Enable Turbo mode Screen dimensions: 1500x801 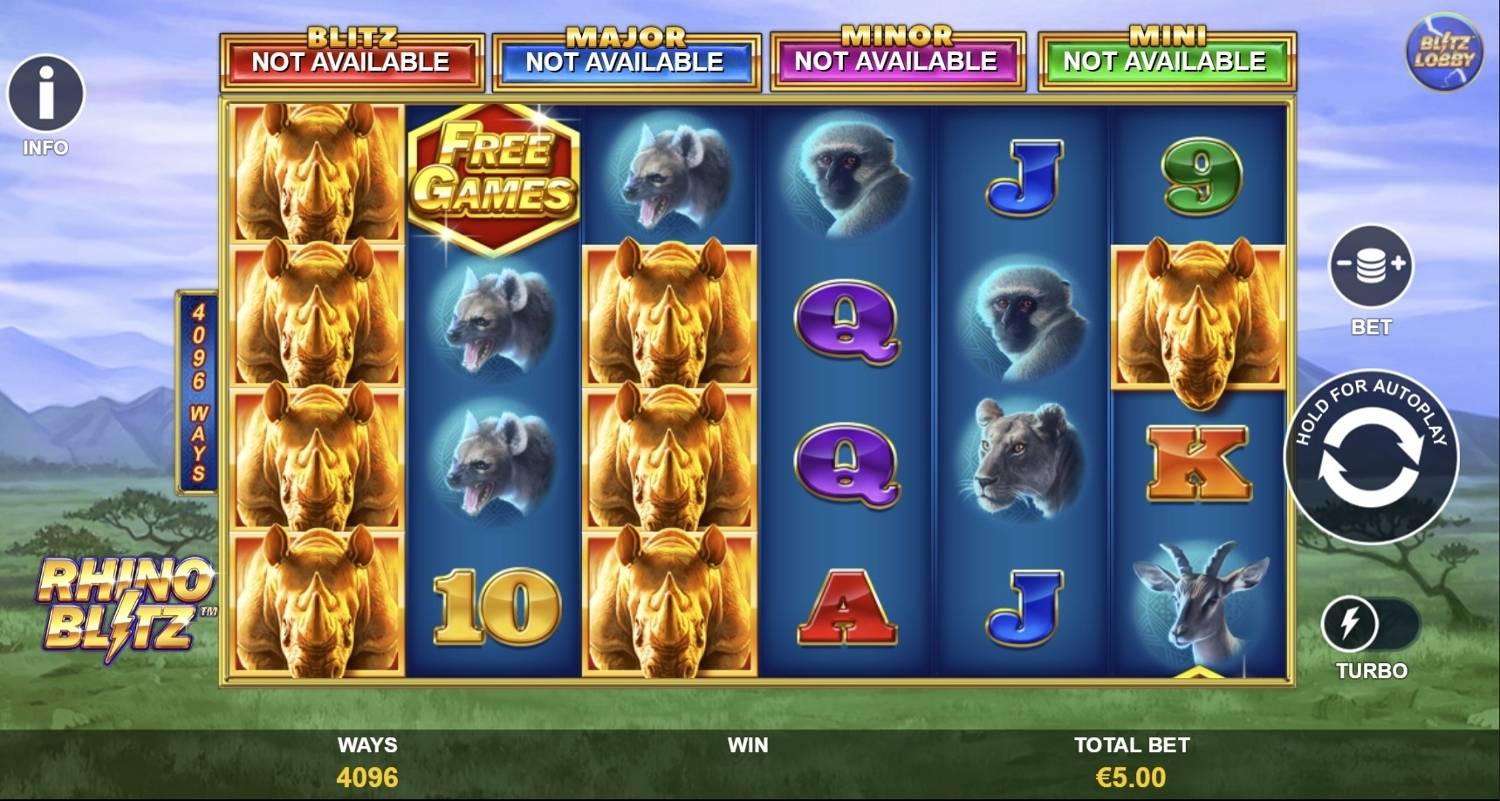pos(1370,622)
